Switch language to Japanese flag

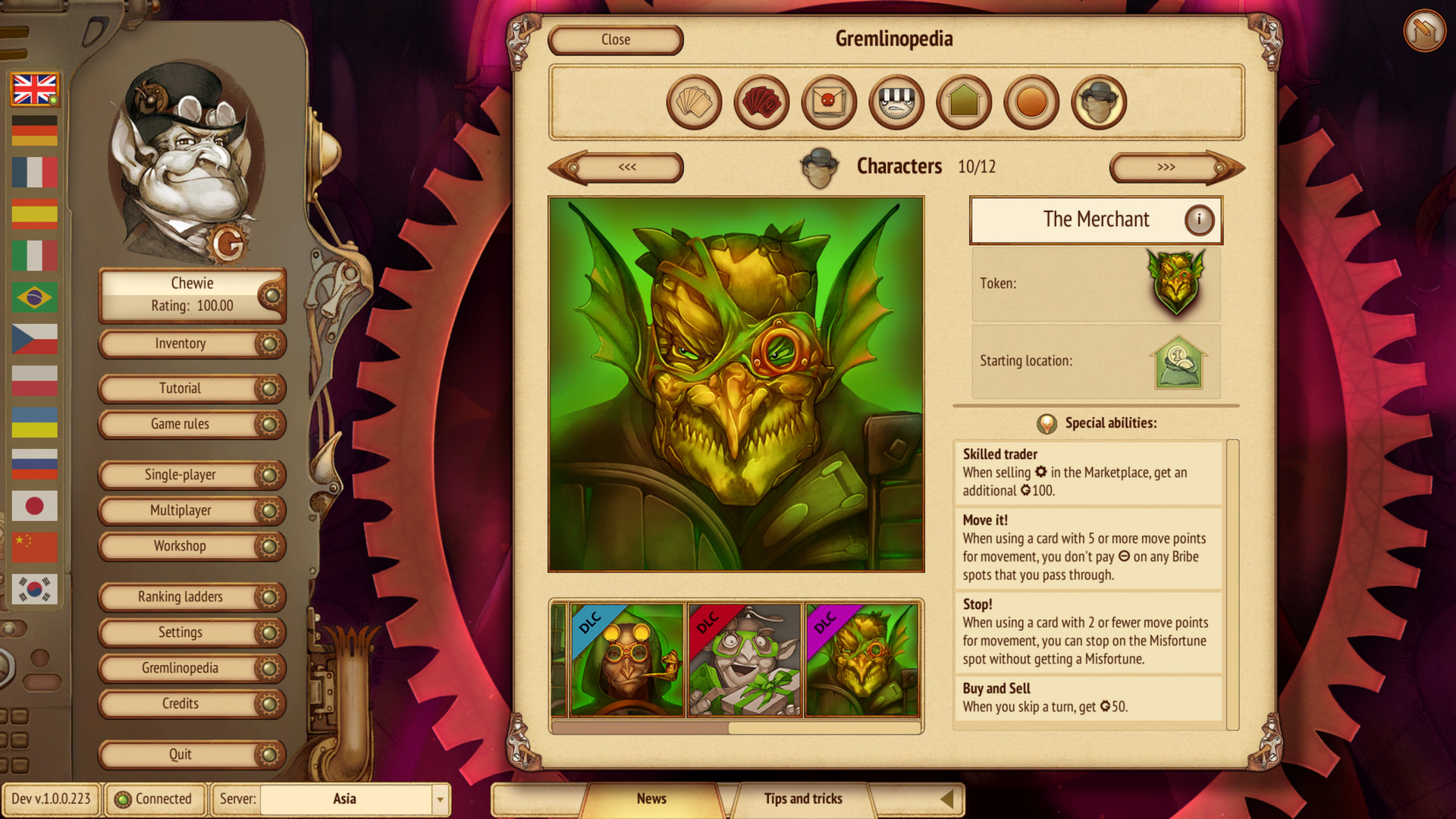coord(35,506)
